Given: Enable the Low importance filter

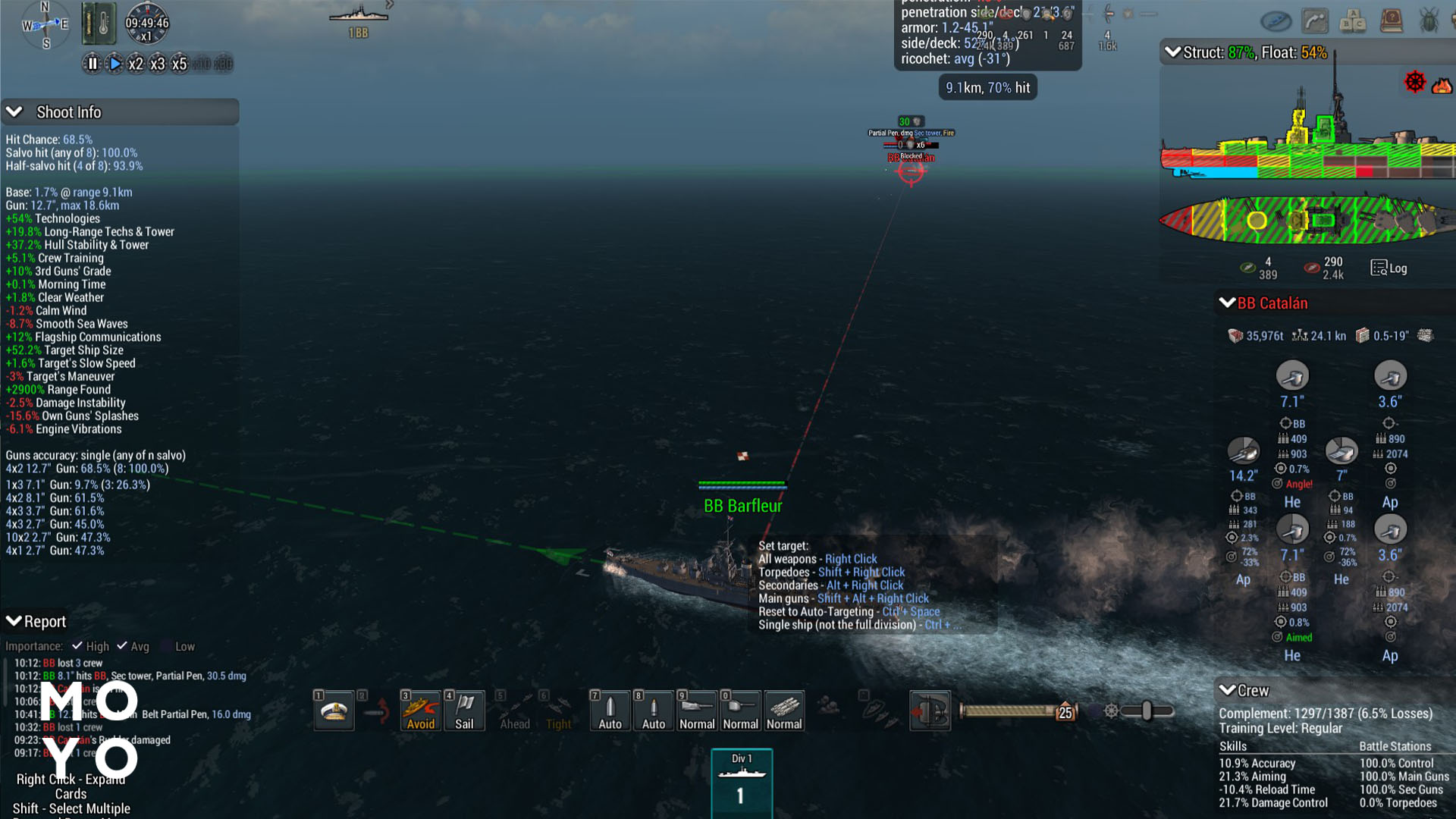Looking at the screenshot, I should pos(167,646).
